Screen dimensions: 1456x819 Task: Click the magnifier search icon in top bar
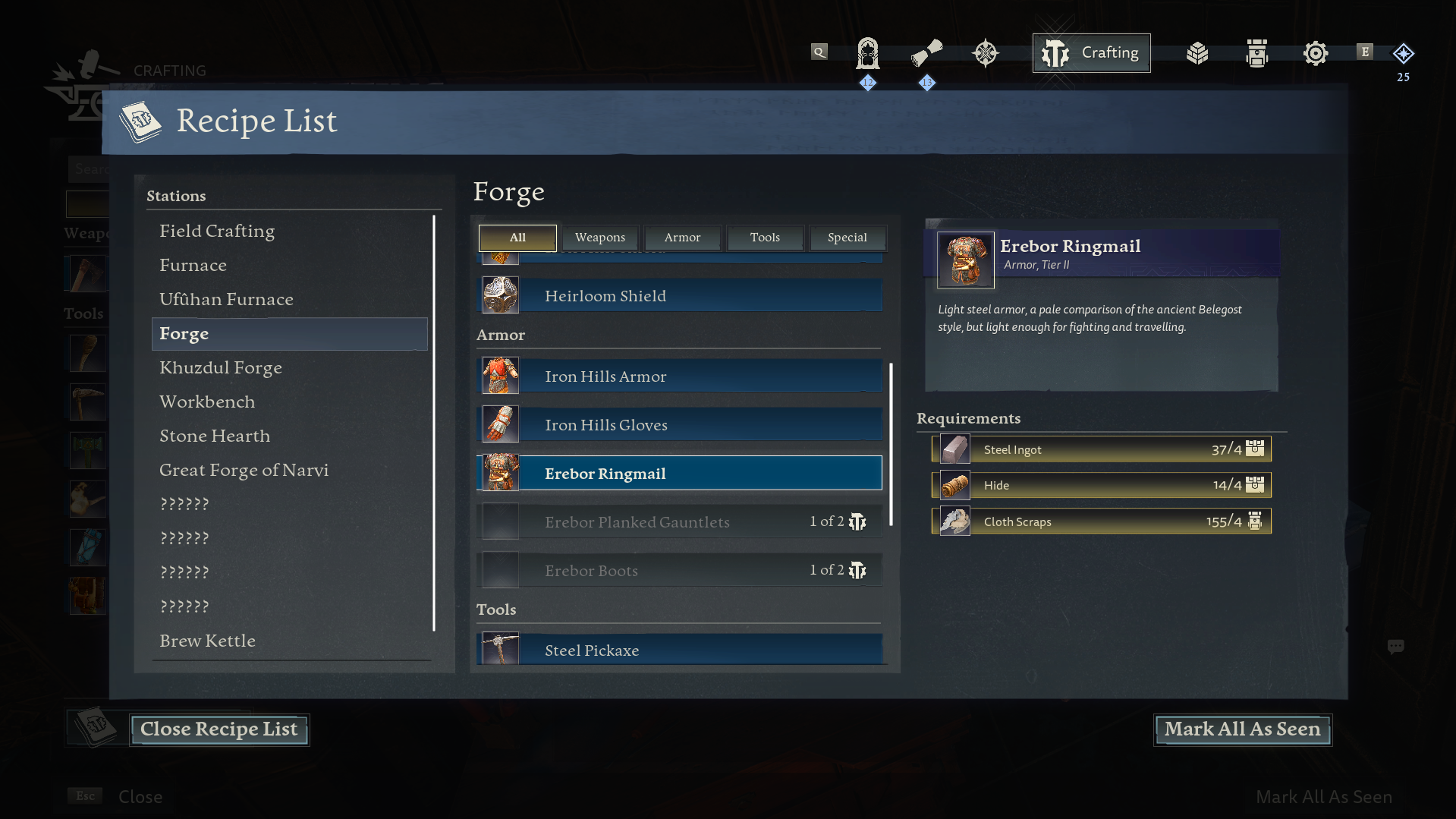819,52
